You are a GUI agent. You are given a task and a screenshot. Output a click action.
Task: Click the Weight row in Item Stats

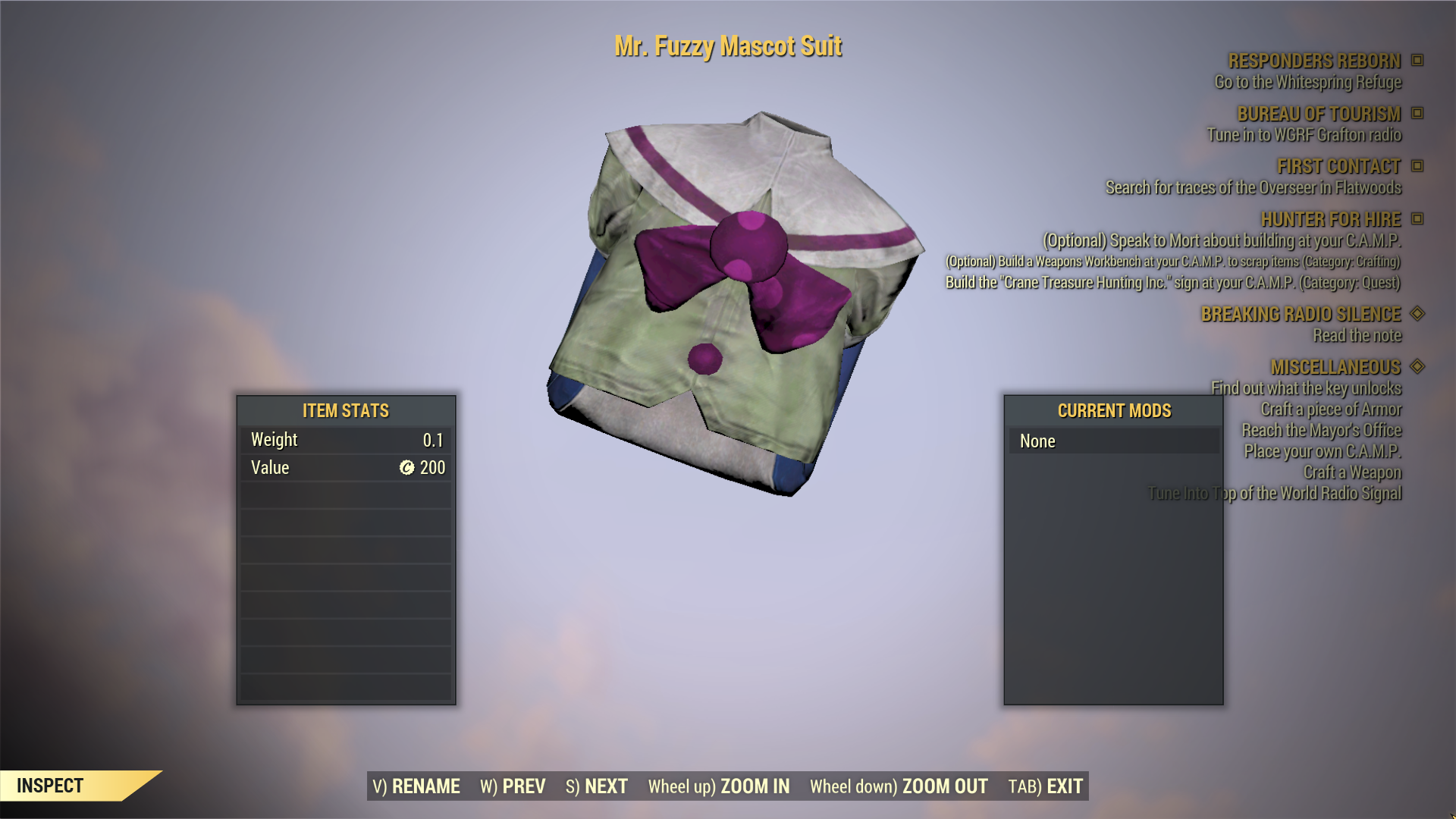[x=345, y=439]
